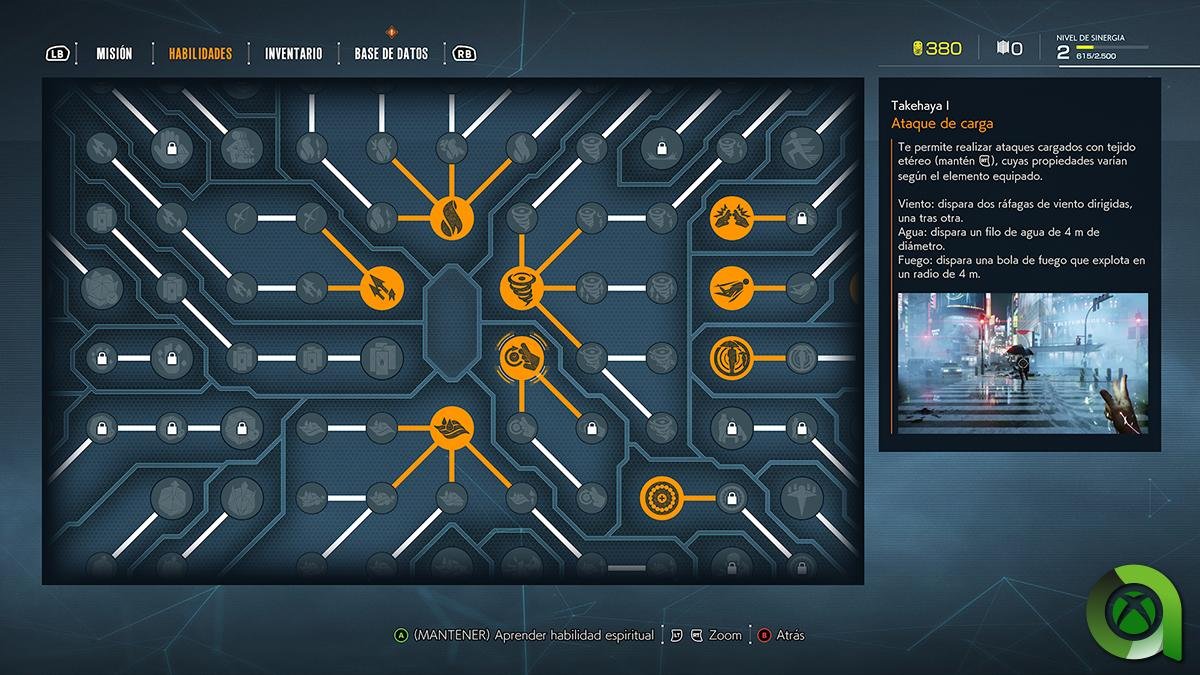The height and width of the screenshot is (675, 1200).
Task: Click the orange concentric ring skill node
Action: click(661, 497)
